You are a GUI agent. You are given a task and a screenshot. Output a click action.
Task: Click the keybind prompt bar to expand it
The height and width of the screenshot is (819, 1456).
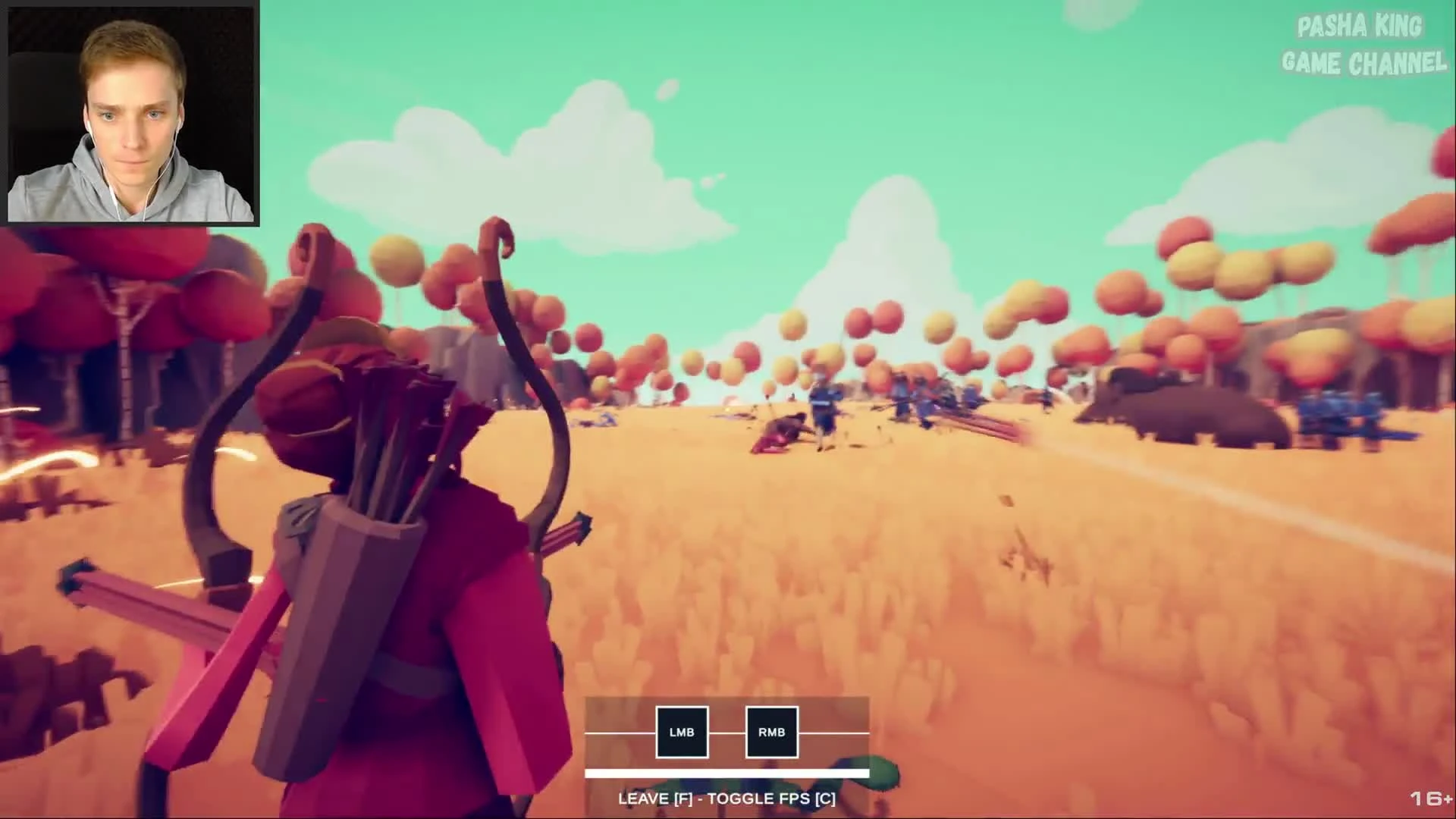tap(726, 798)
